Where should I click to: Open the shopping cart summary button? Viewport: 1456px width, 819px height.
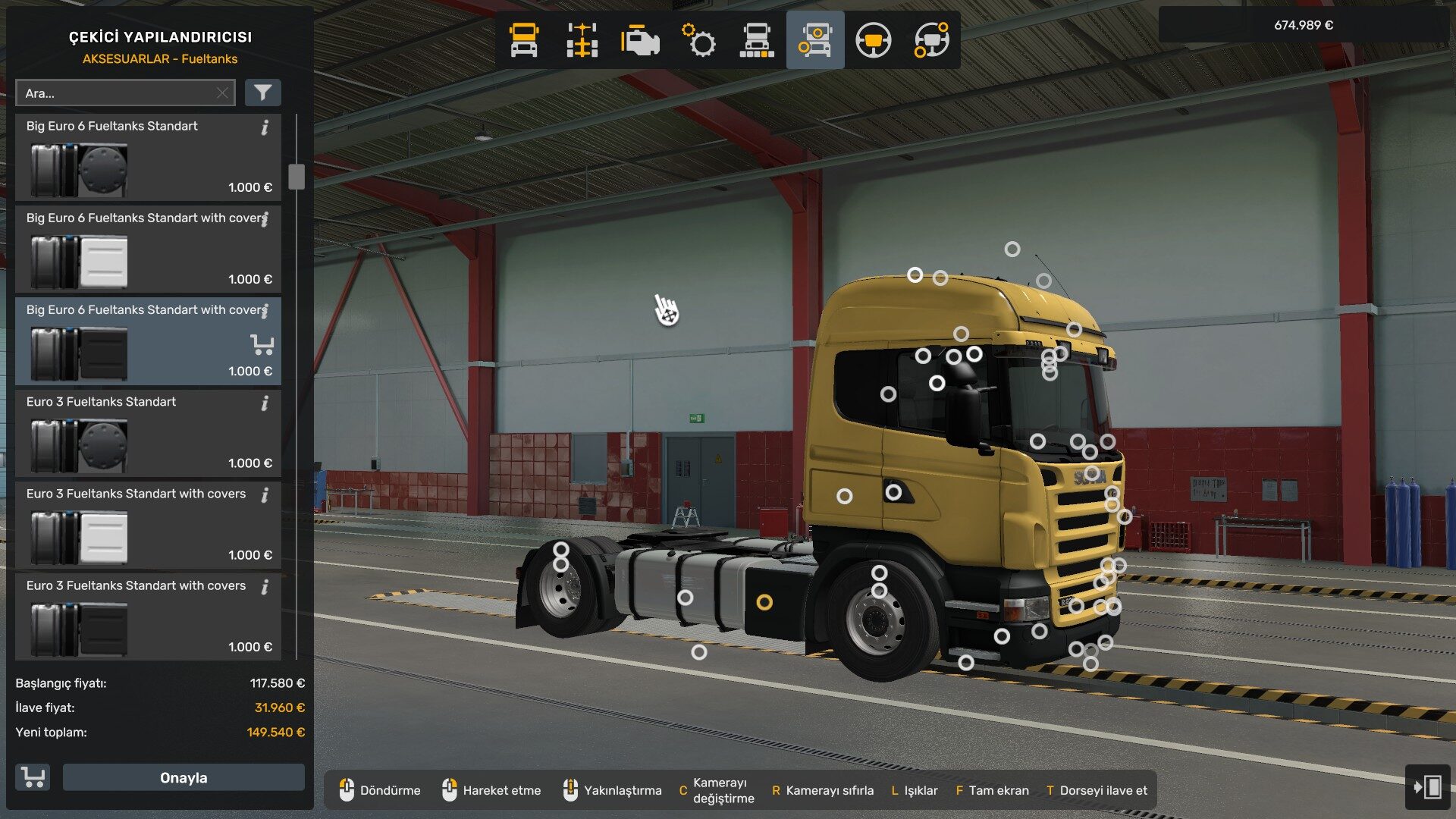(33, 777)
